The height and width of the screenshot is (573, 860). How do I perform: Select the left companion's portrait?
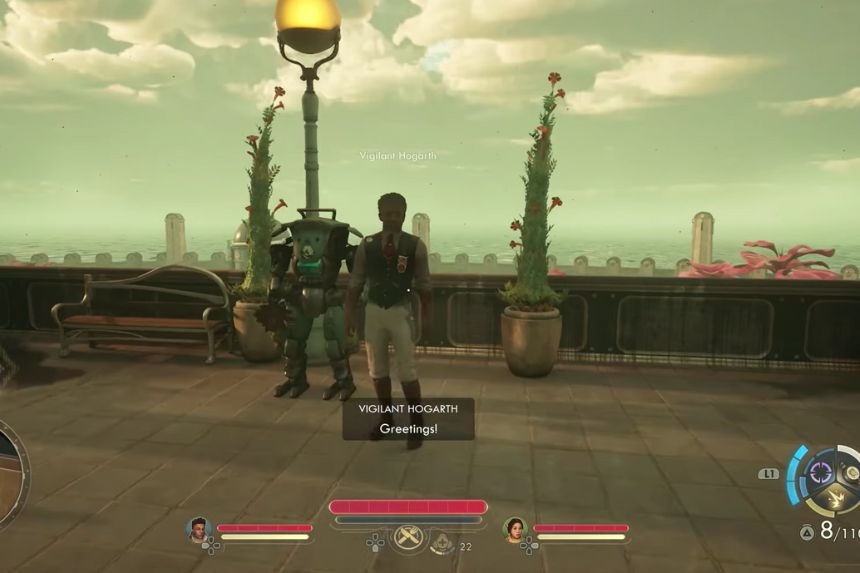[198, 529]
